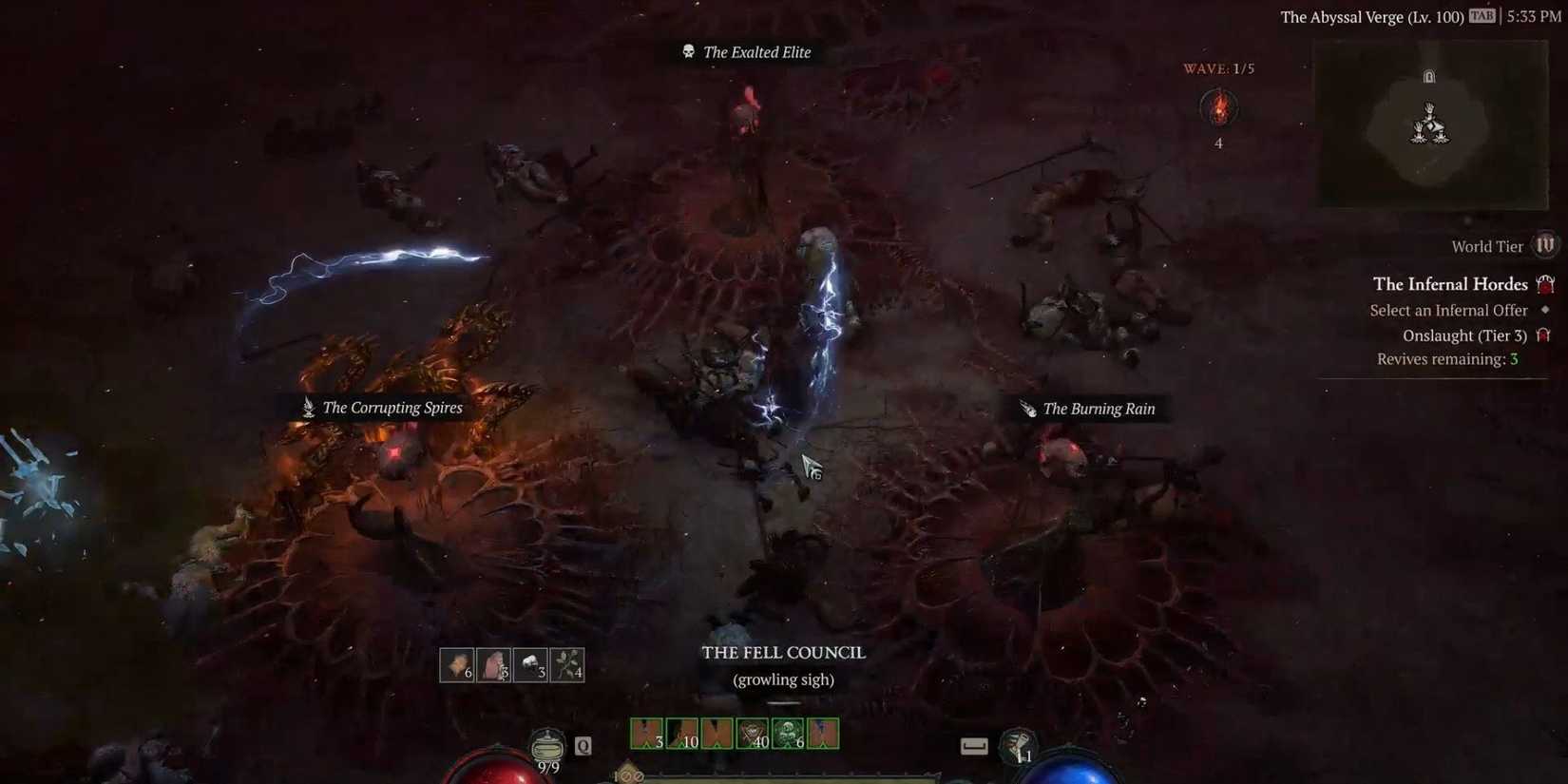Screen dimensions: 1568x784
Task: Click the wave counter flame icon showing 4
Action: point(1219,107)
